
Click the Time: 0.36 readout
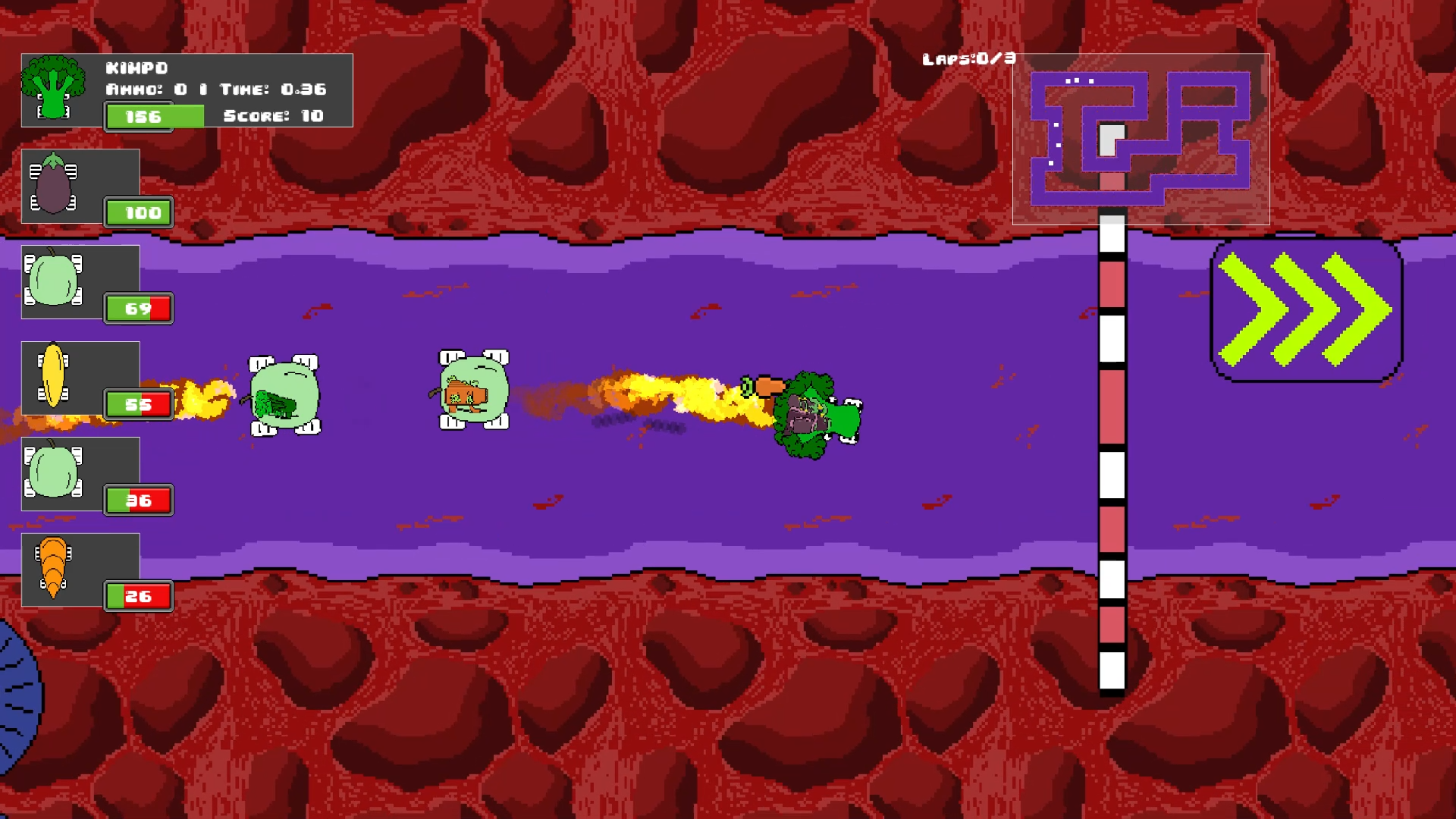(x=277, y=89)
